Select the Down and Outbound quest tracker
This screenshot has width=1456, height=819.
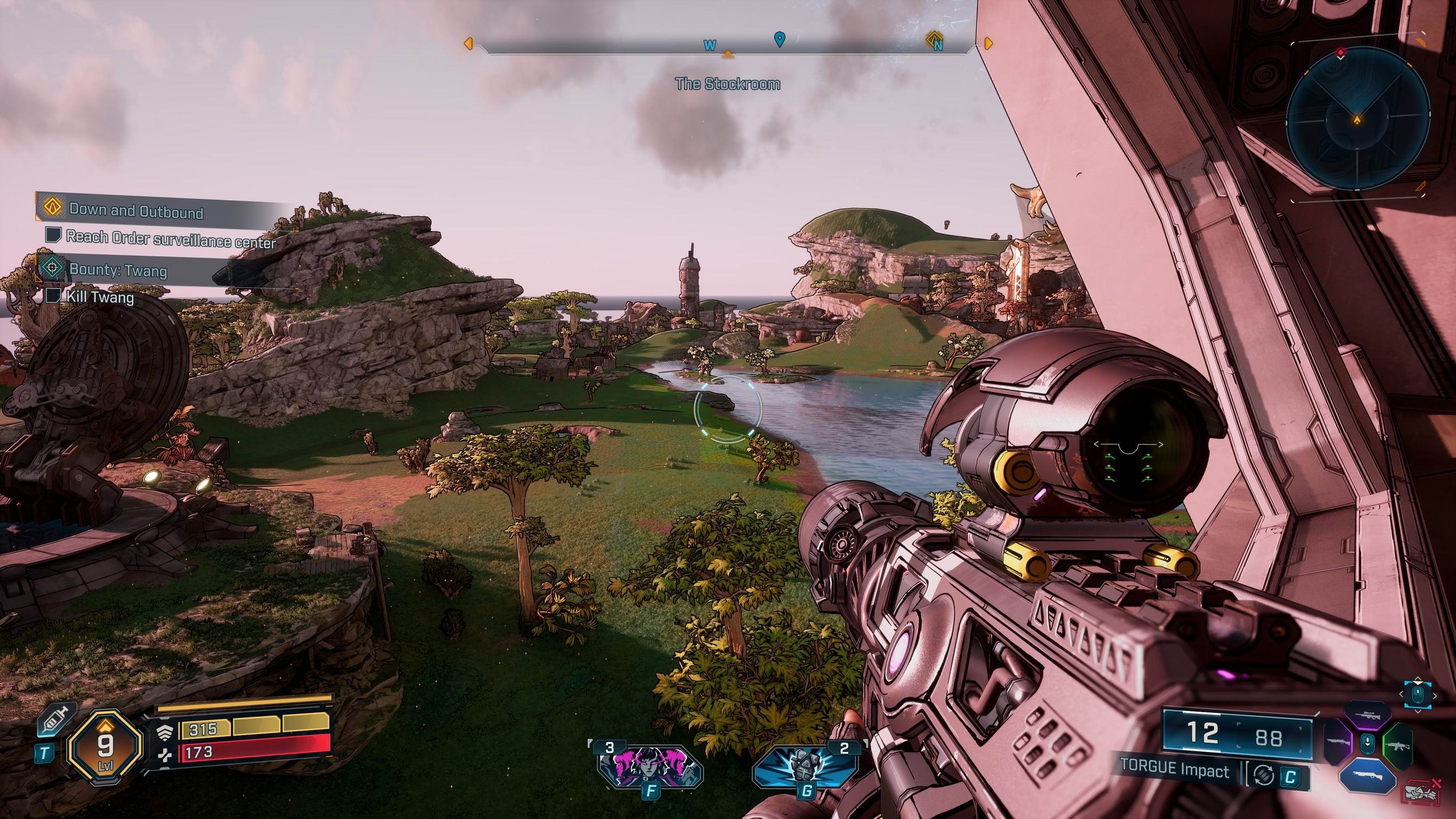click(x=135, y=210)
